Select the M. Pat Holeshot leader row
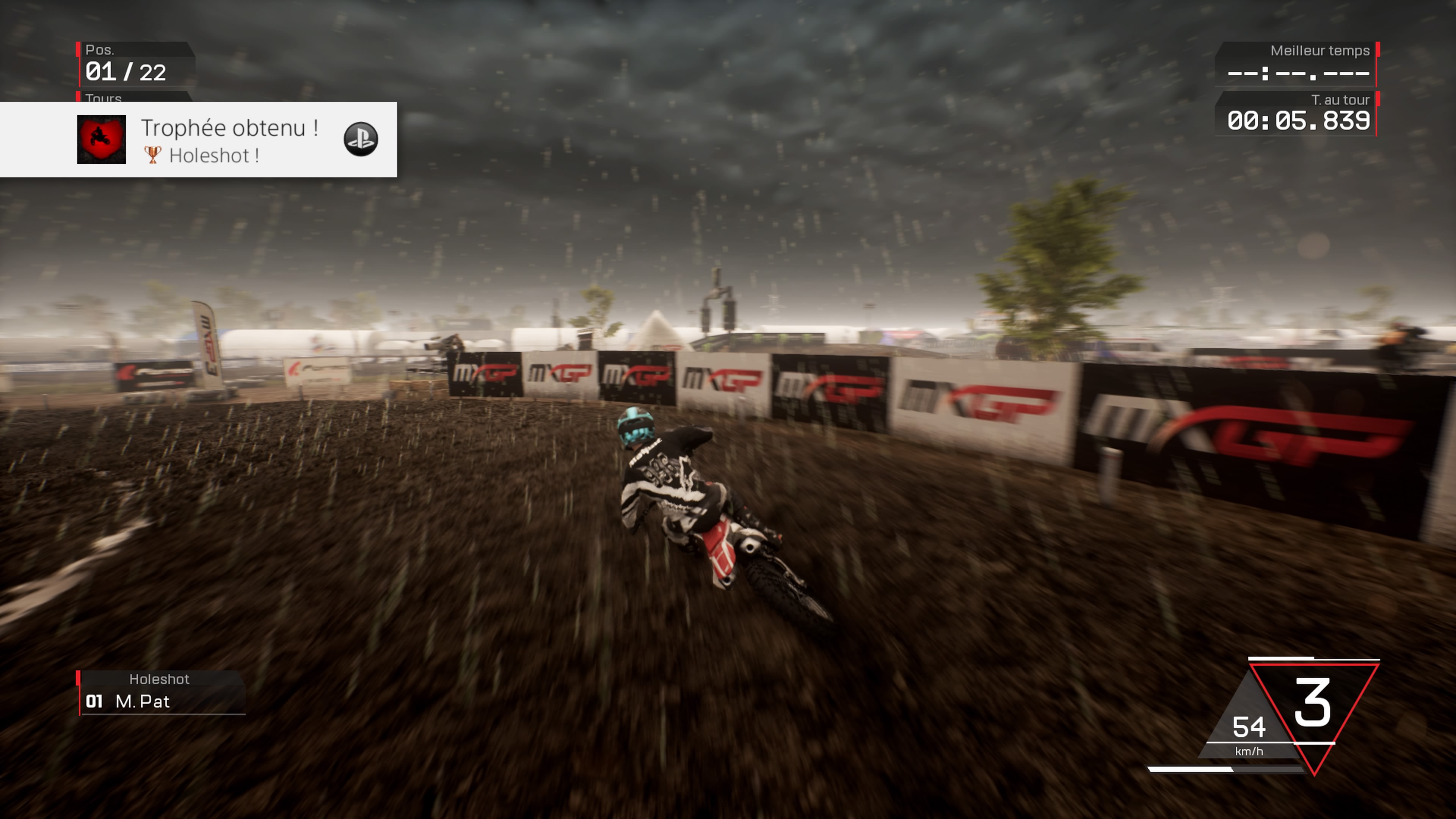 coord(161,701)
